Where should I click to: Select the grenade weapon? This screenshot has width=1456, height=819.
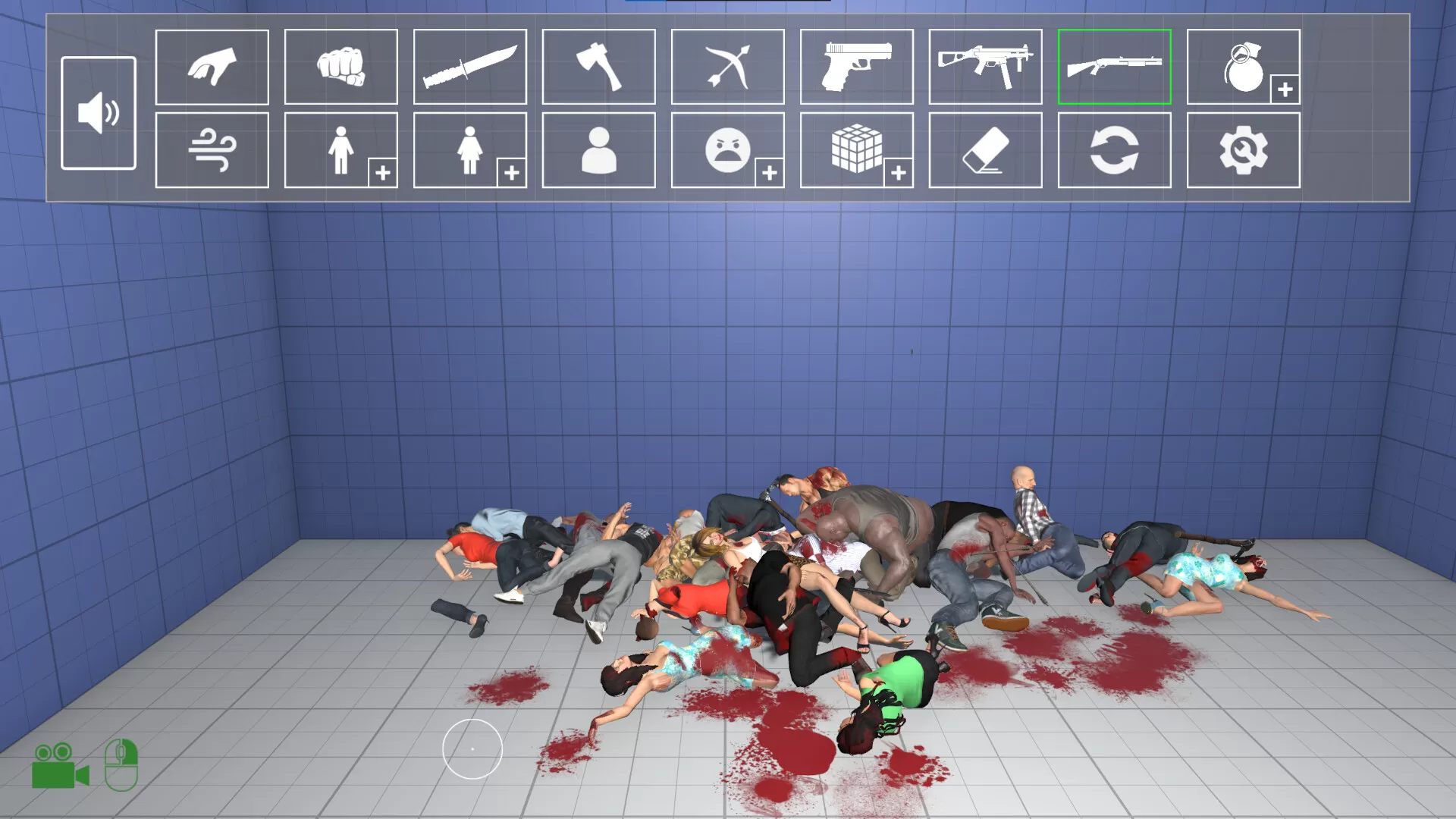click(1242, 66)
